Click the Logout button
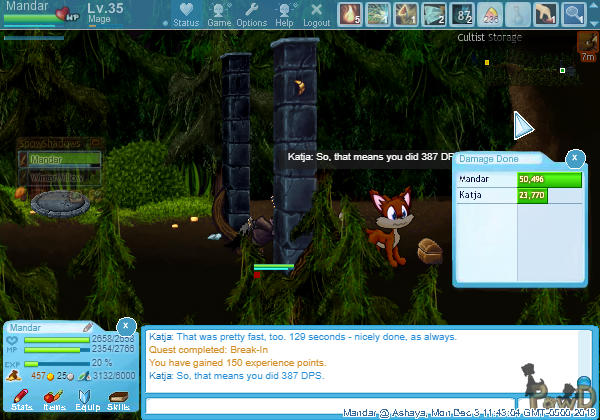600x420 pixels. (x=316, y=14)
